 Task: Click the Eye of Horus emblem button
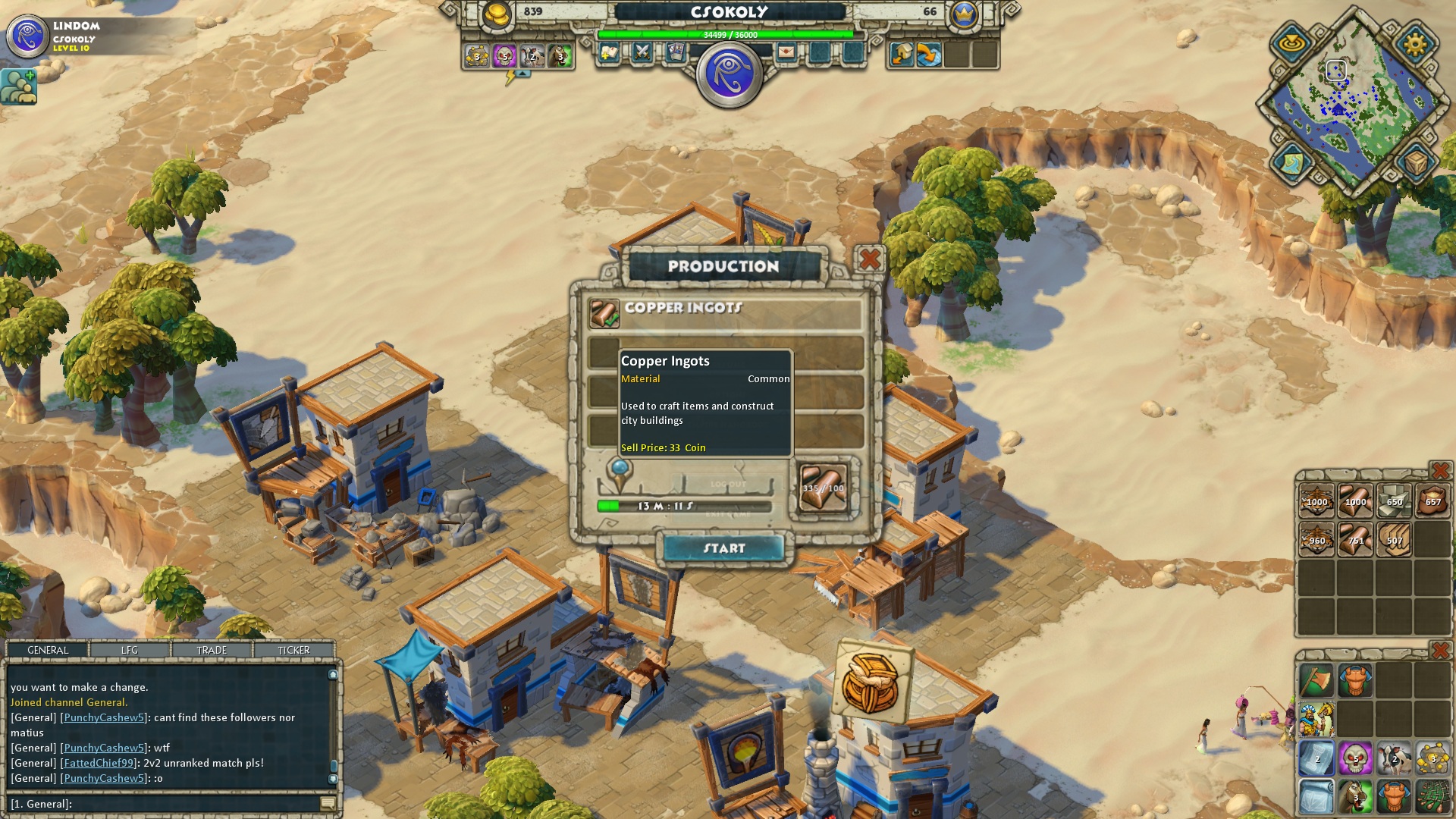[729, 74]
